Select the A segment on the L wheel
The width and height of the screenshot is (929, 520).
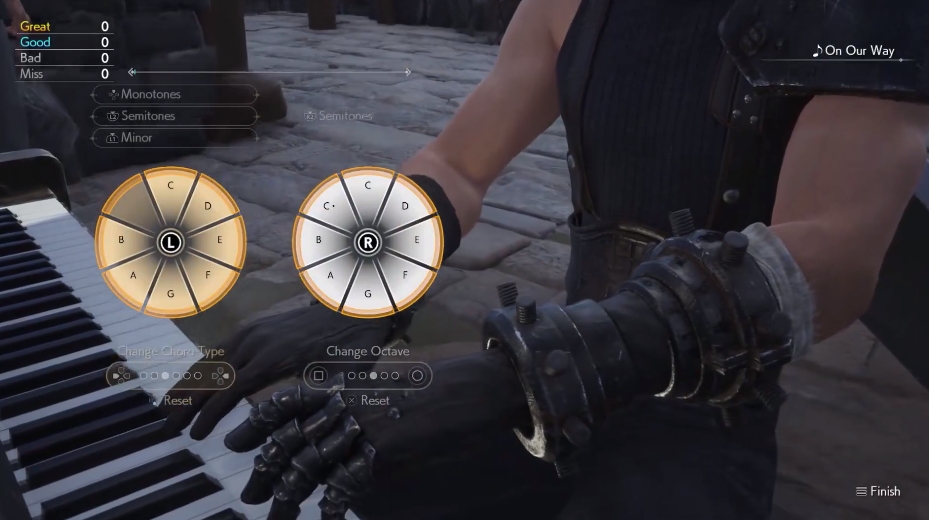tap(133, 274)
